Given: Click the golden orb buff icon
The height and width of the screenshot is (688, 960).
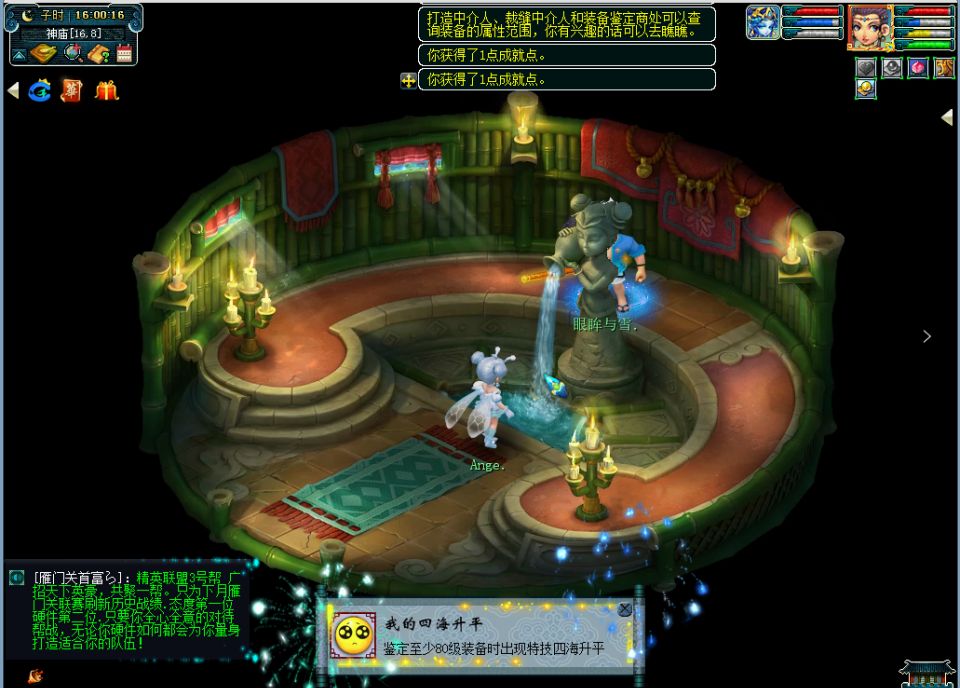Looking at the screenshot, I should (x=866, y=88).
